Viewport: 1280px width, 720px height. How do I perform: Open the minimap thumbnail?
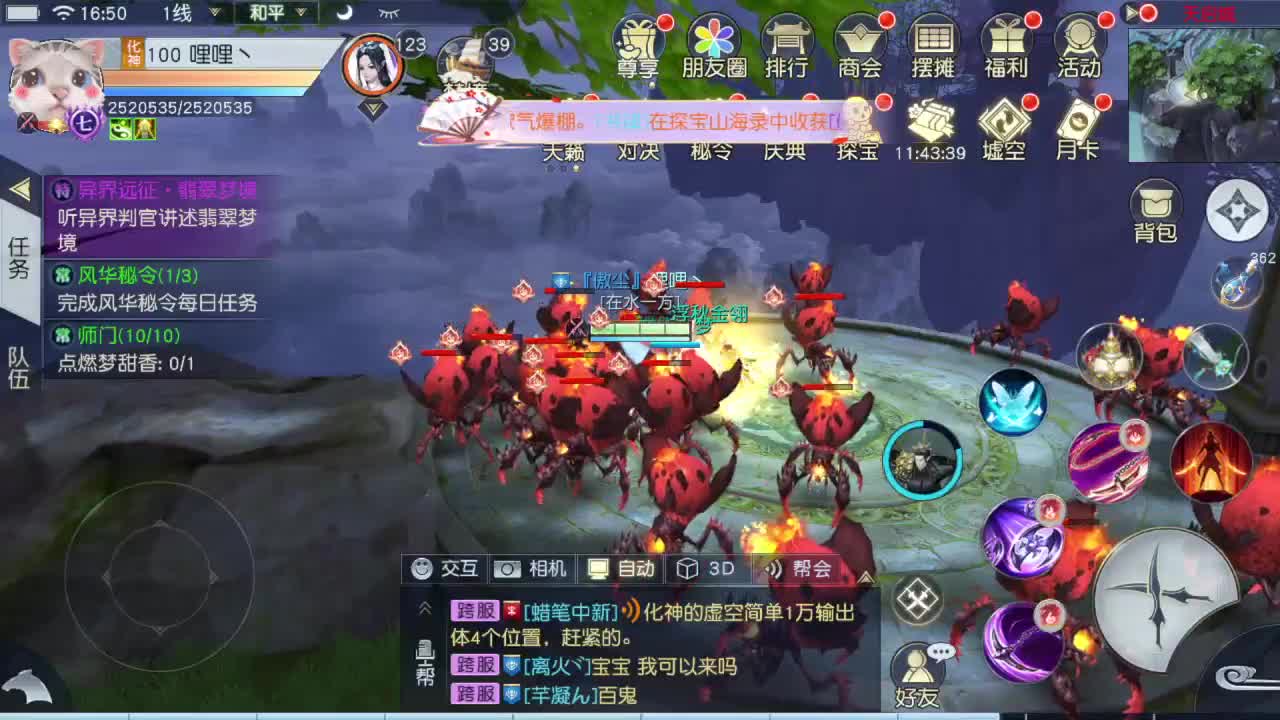click(x=1202, y=88)
